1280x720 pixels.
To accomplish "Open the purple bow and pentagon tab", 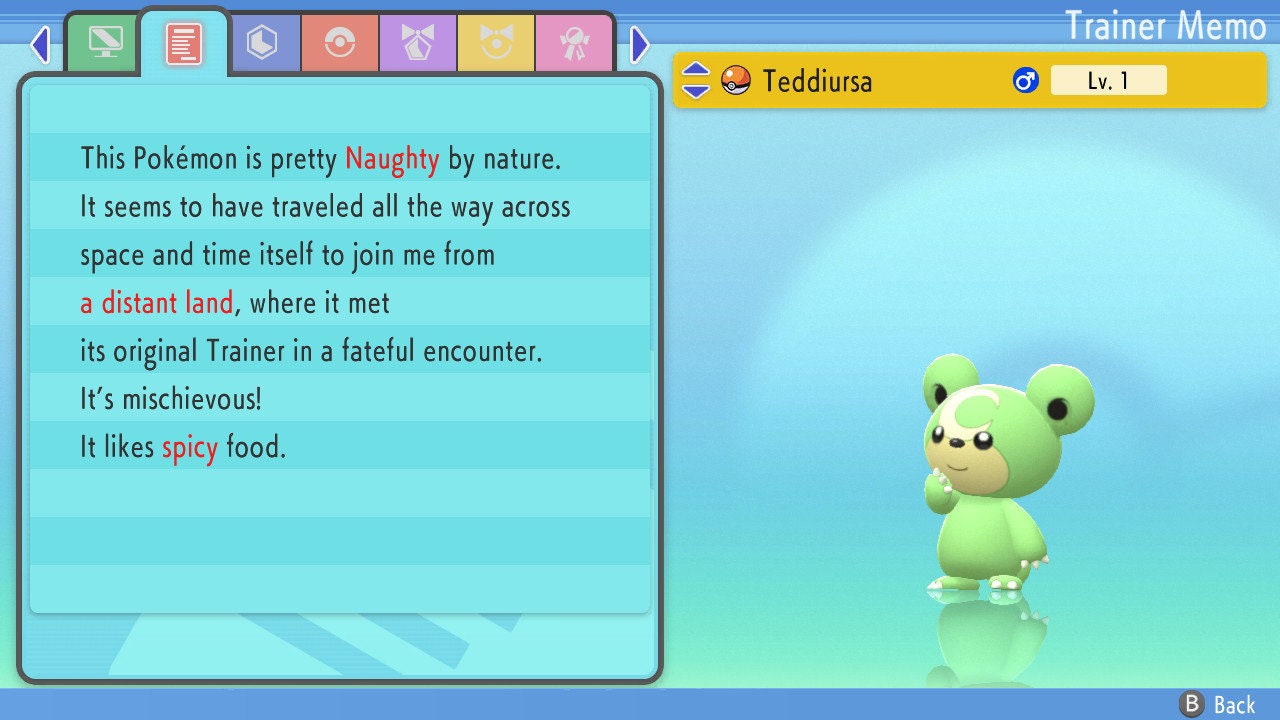I will pos(417,43).
